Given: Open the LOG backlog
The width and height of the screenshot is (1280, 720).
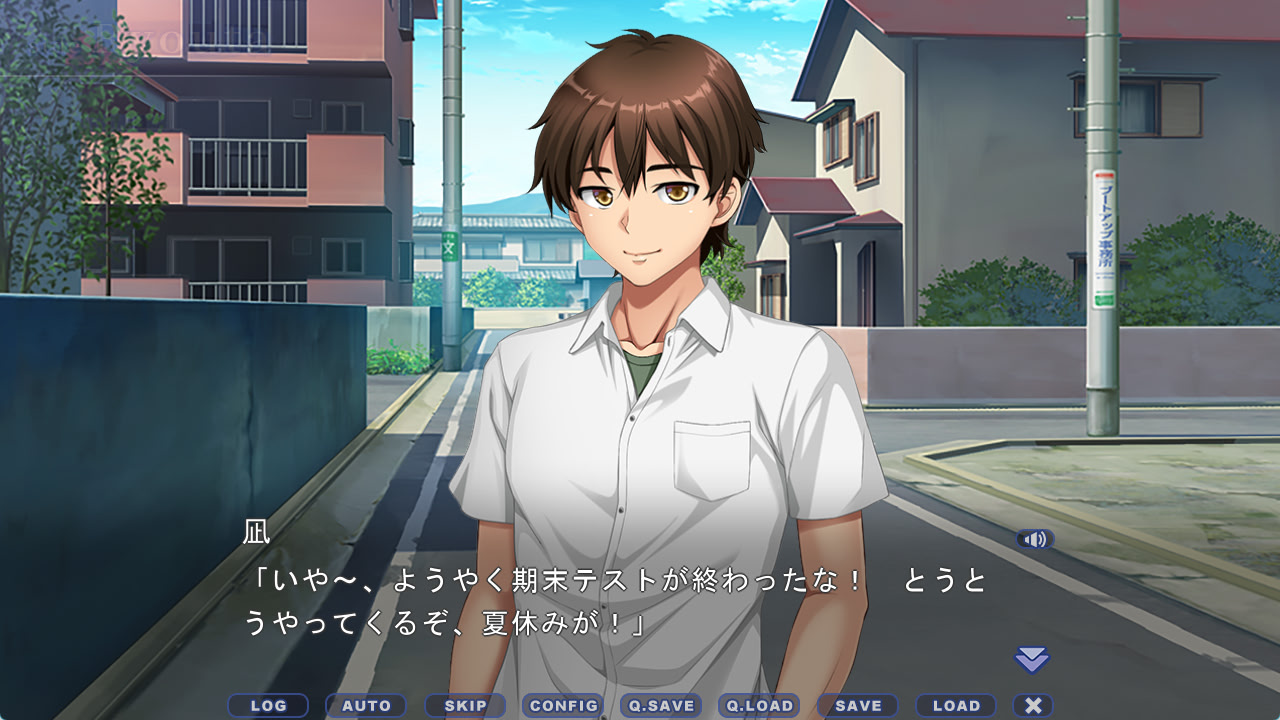Looking at the screenshot, I should 268,706.
